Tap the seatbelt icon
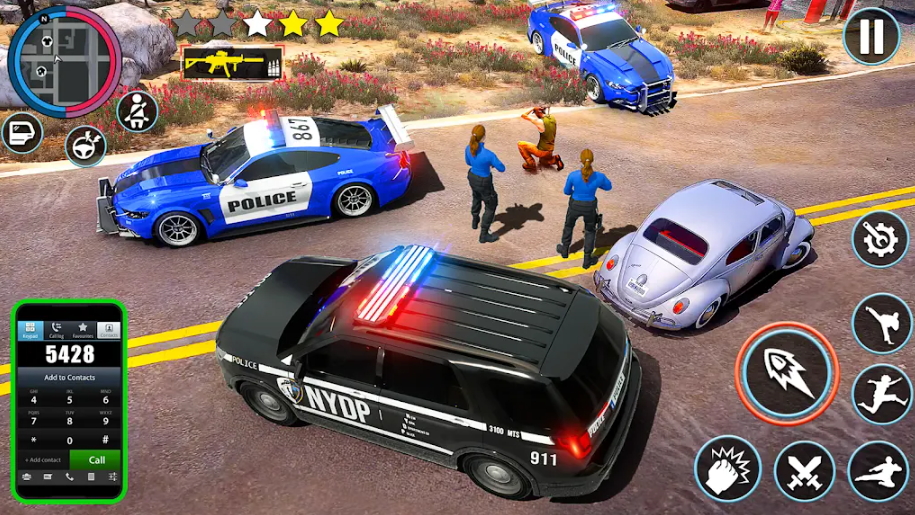The width and height of the screenshot is (915, 515). coord(137,110)
